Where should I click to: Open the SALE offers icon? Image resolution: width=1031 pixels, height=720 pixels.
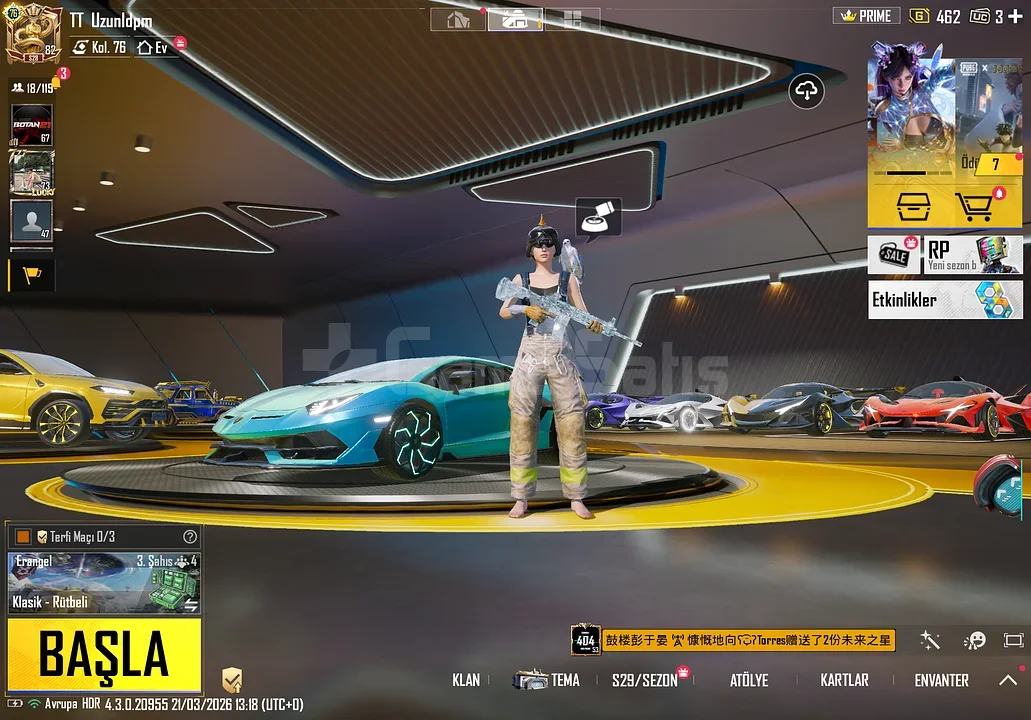pyautogui.click(x=893, y=255)
